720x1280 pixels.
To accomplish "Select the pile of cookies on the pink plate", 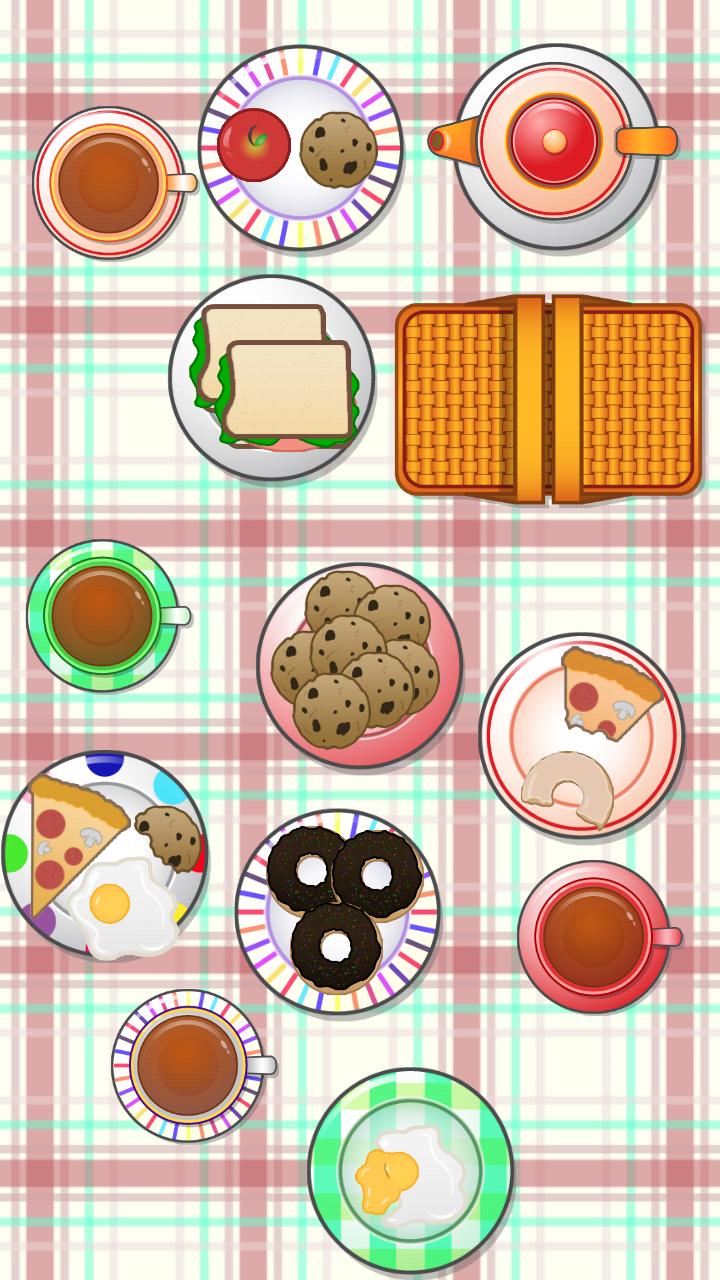I will tap(355, 658).
